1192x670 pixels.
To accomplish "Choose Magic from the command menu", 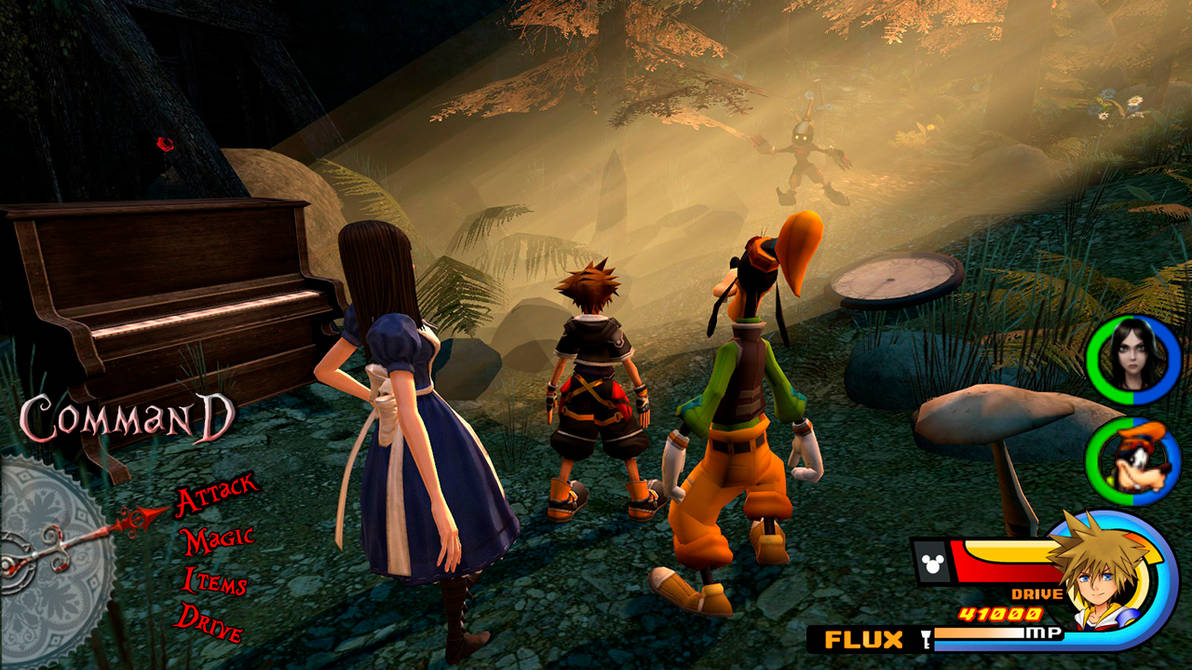I will [x=216, y=541].
